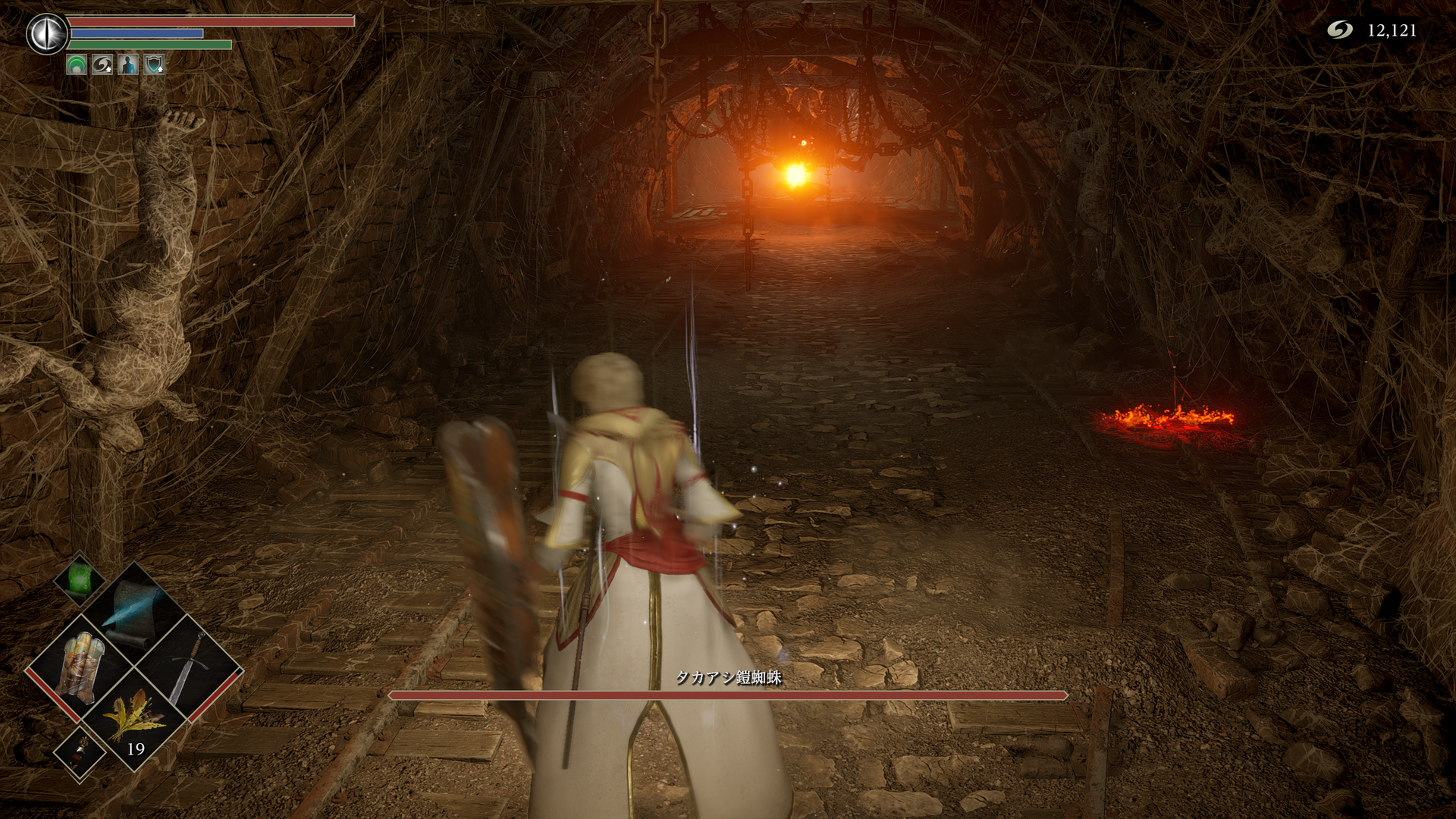
Task: Select the small green glowing scroll slot
Action: (80, 580)
